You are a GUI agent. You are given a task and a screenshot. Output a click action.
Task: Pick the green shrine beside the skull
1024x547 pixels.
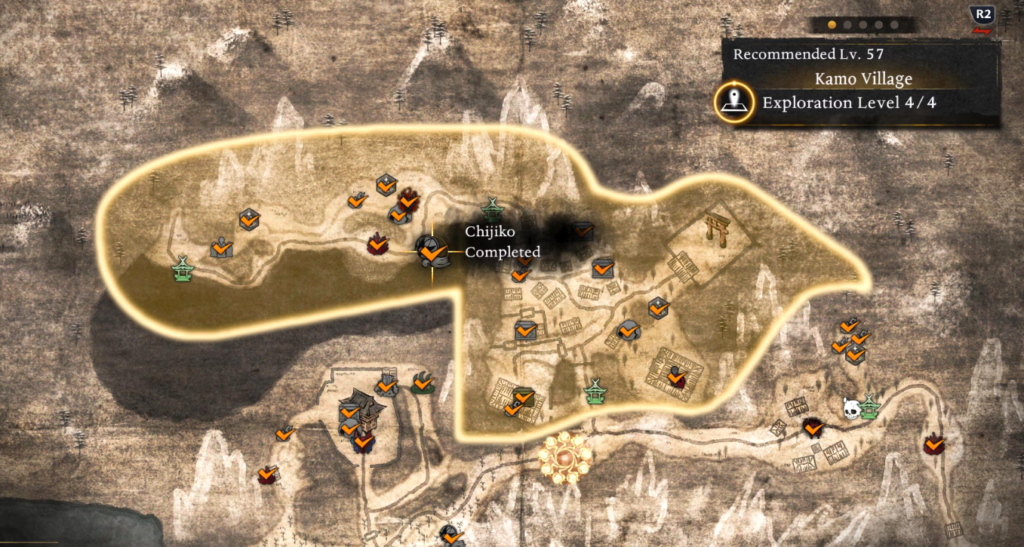[x=870, y=406]
